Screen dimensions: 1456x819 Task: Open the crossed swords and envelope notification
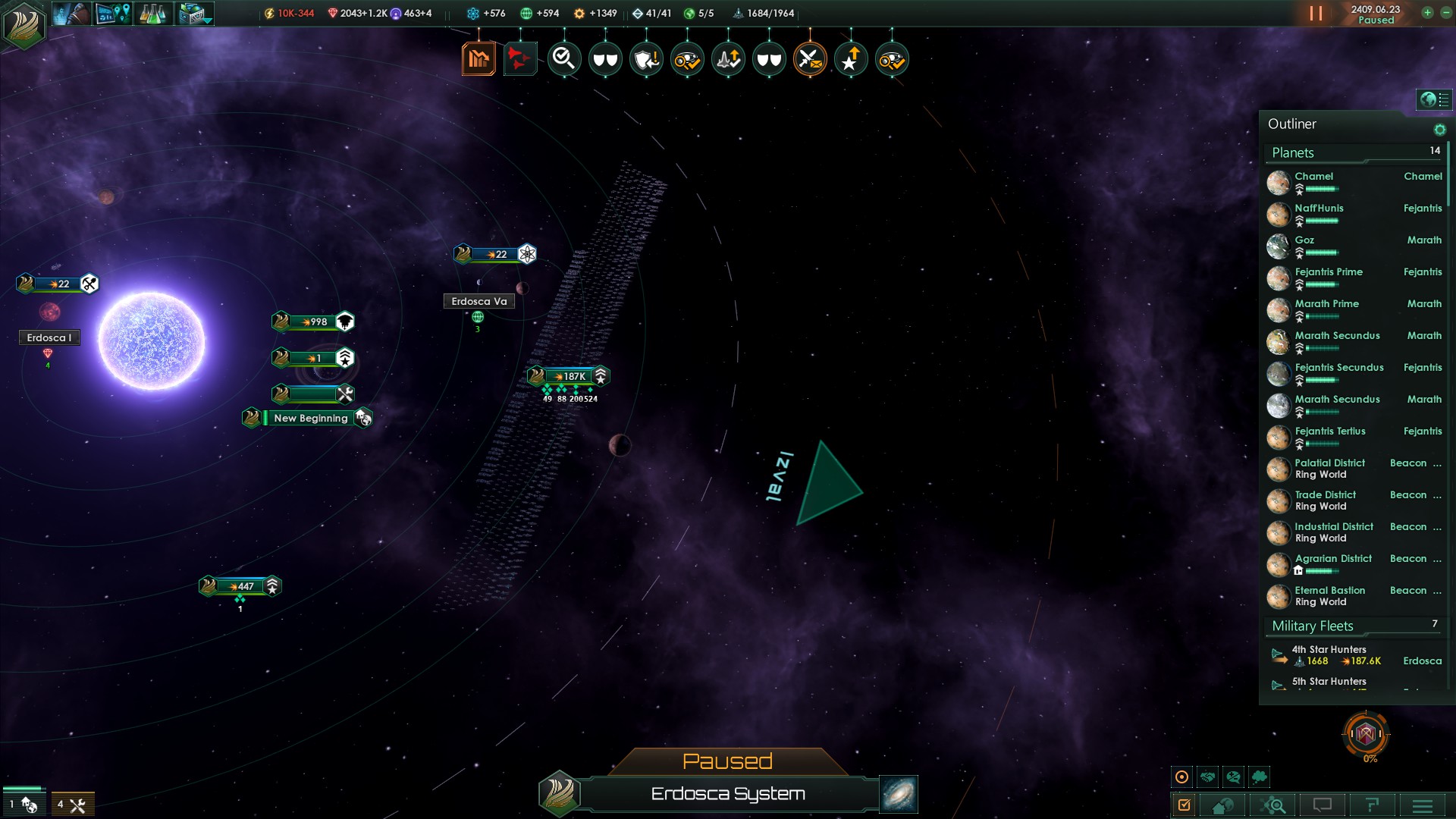[x=810, y=58]
